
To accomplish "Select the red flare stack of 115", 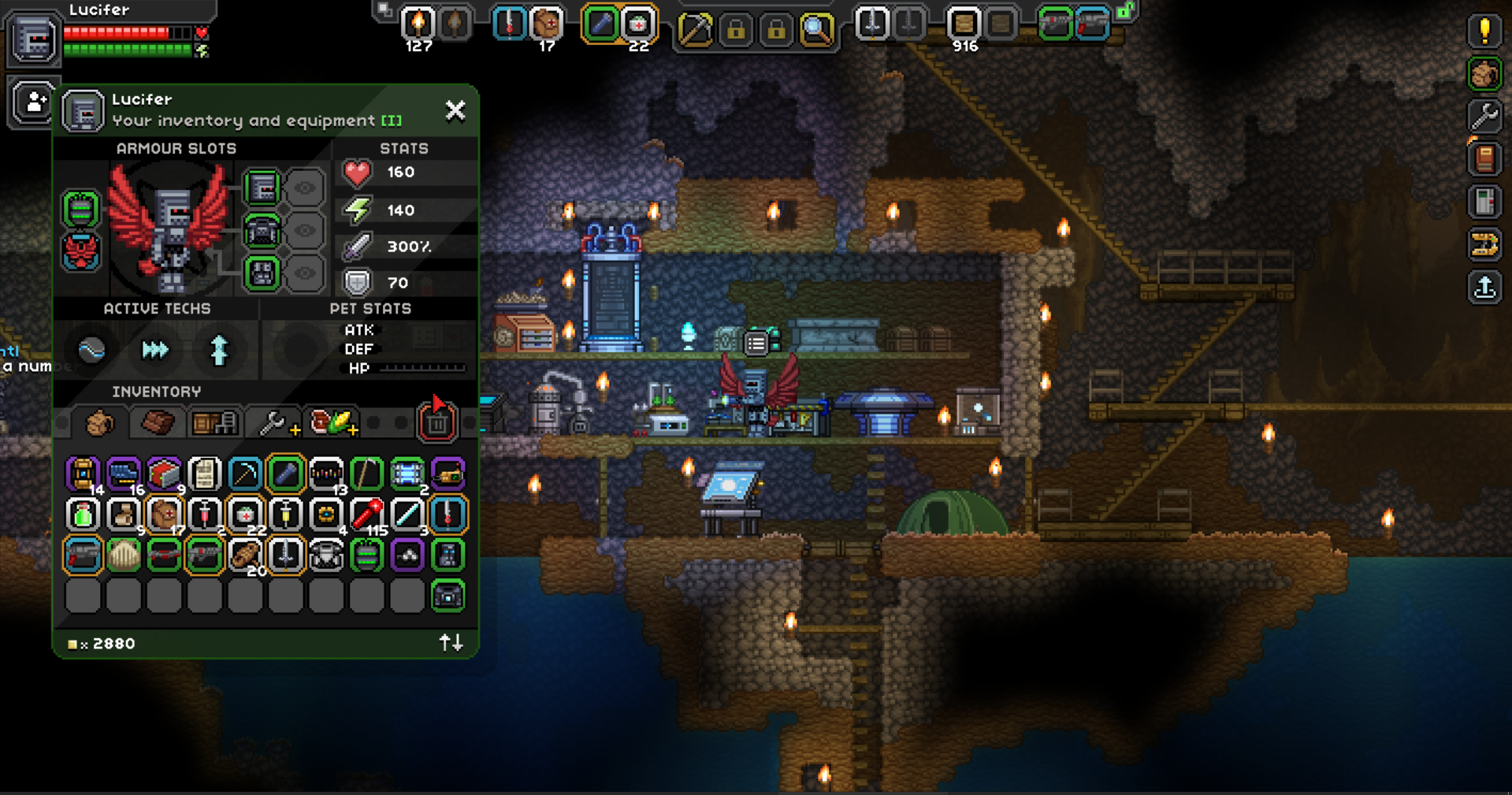I will coord(366,515).
